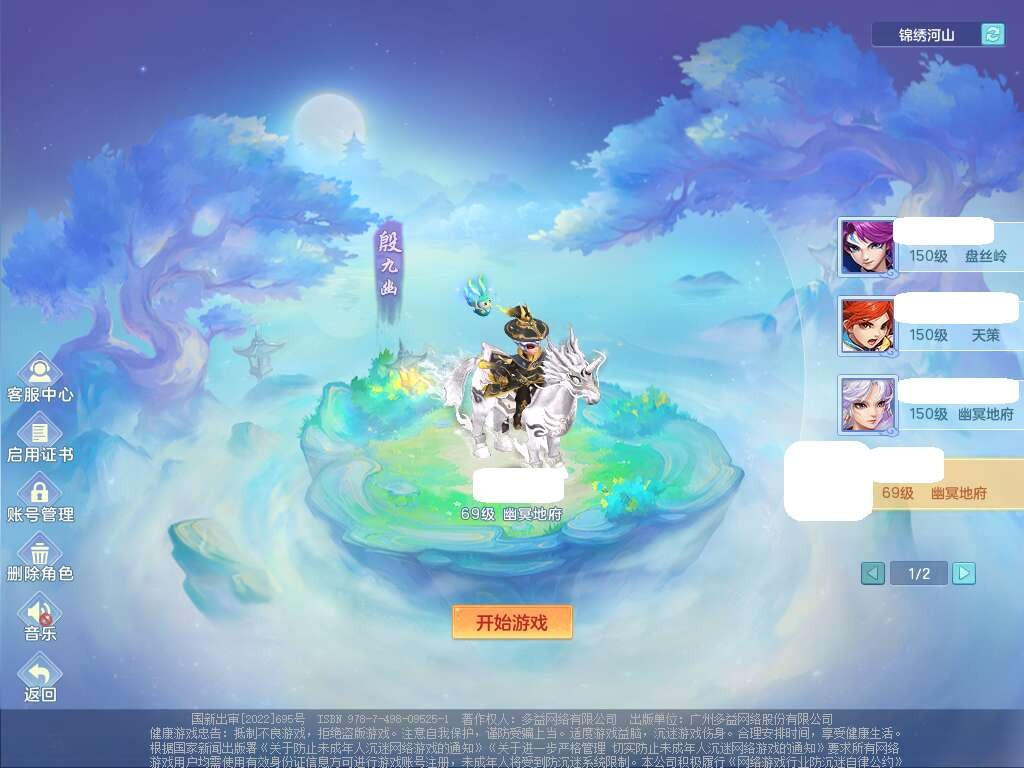Go to the previous character page
This screenshot has width=1024, height=768.
click(873, 573)
